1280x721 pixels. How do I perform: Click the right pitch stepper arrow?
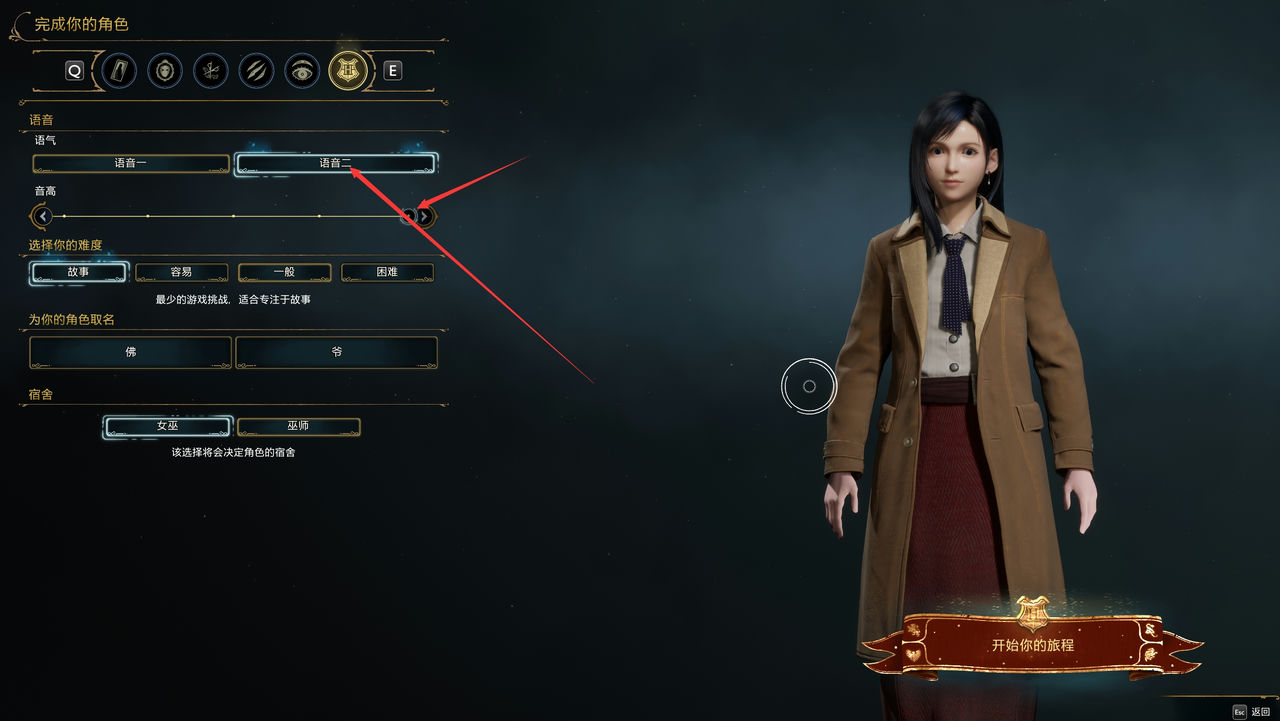[423, 216]
